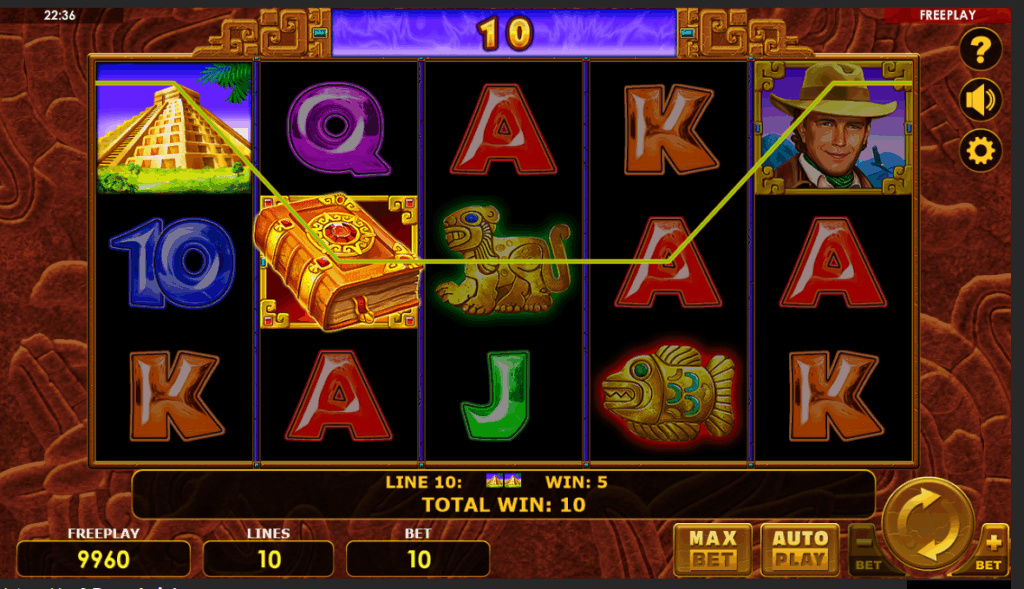1024x589 pixels.
Task: Start Auto Play mode
Action: [x=800, y=549]
